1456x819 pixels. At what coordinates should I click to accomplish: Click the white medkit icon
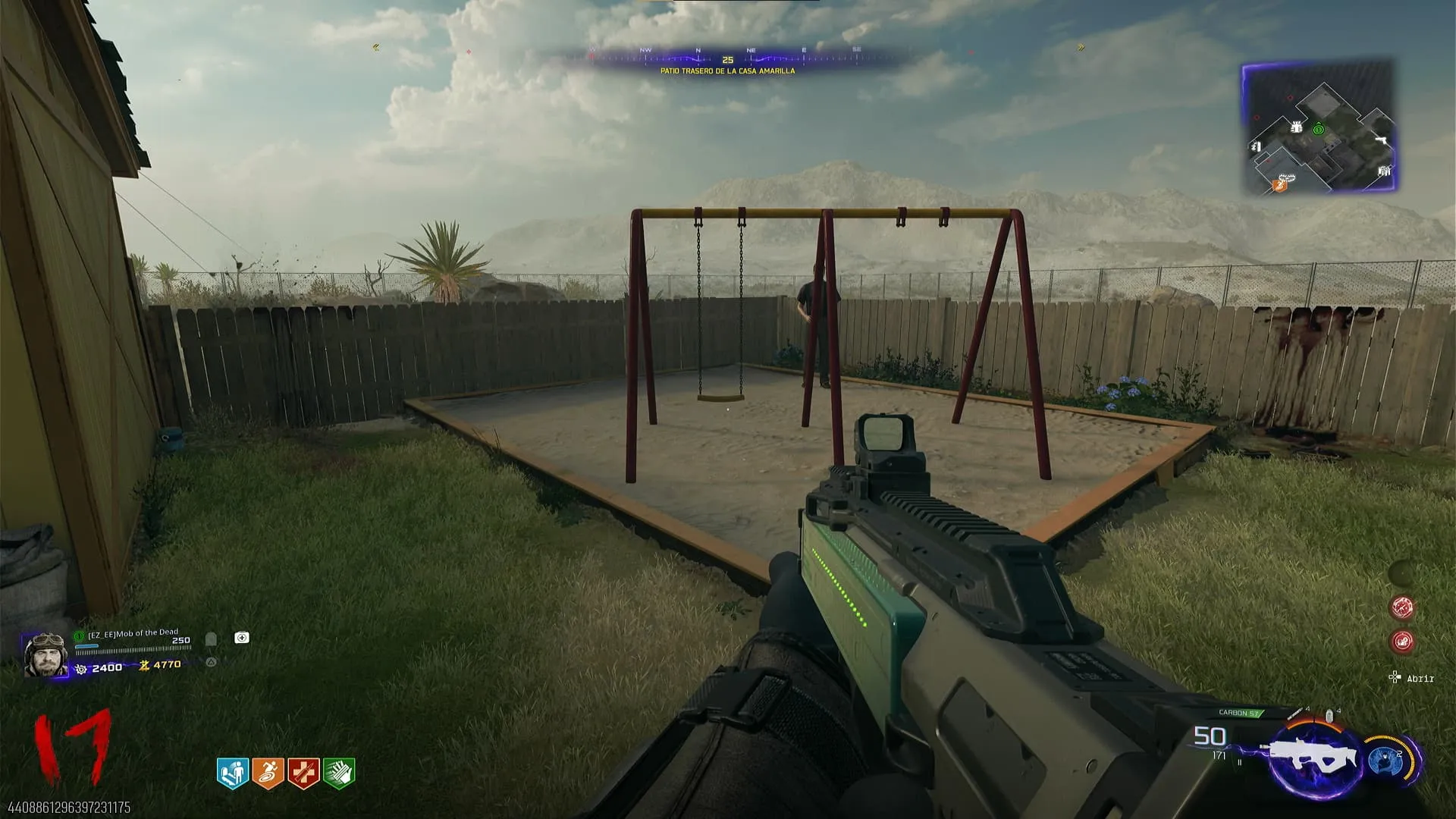tap(242, 638)
